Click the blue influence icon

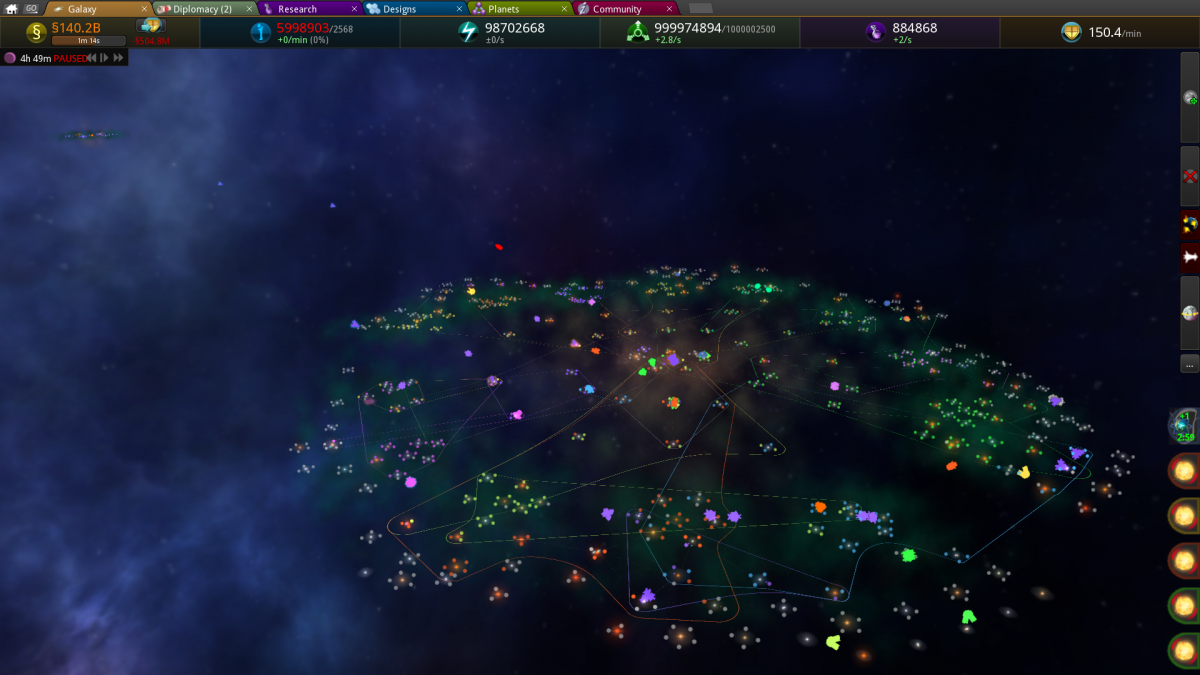(x=261, y=32)
